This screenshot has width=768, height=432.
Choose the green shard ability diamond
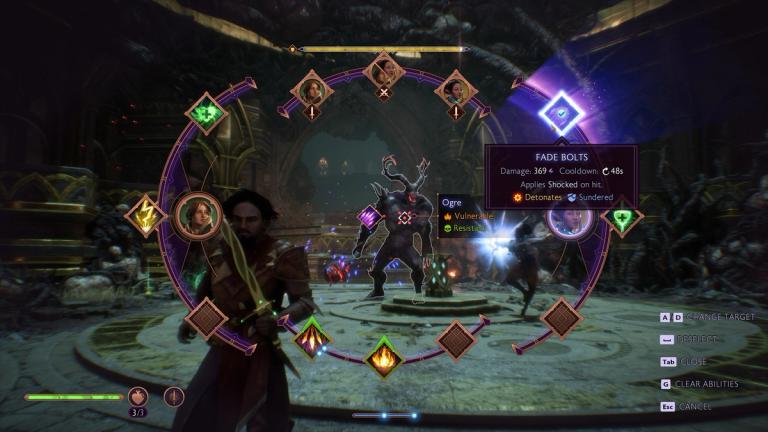point(207,114)
